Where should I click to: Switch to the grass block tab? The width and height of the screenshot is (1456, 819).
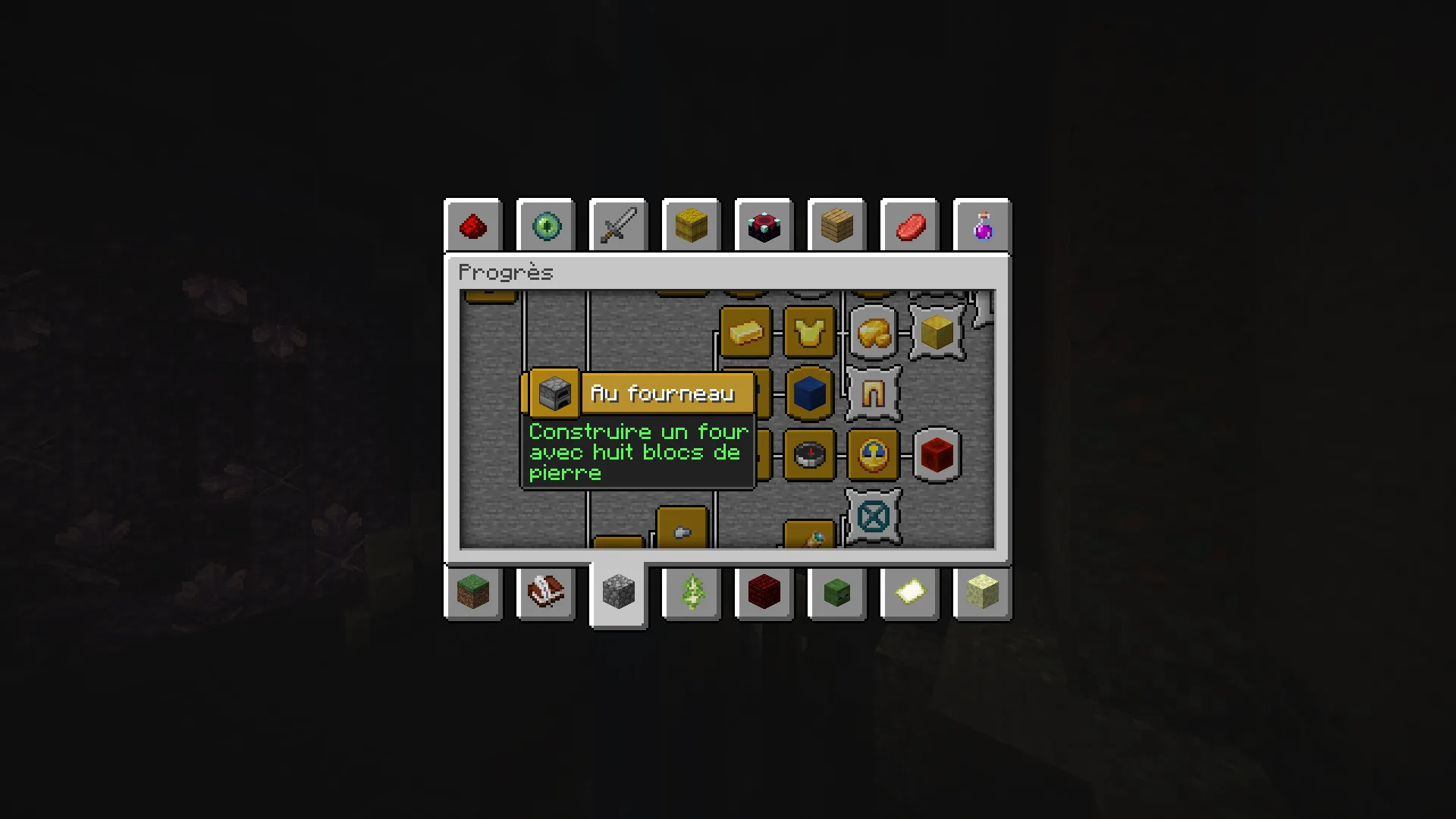[473, 592]
